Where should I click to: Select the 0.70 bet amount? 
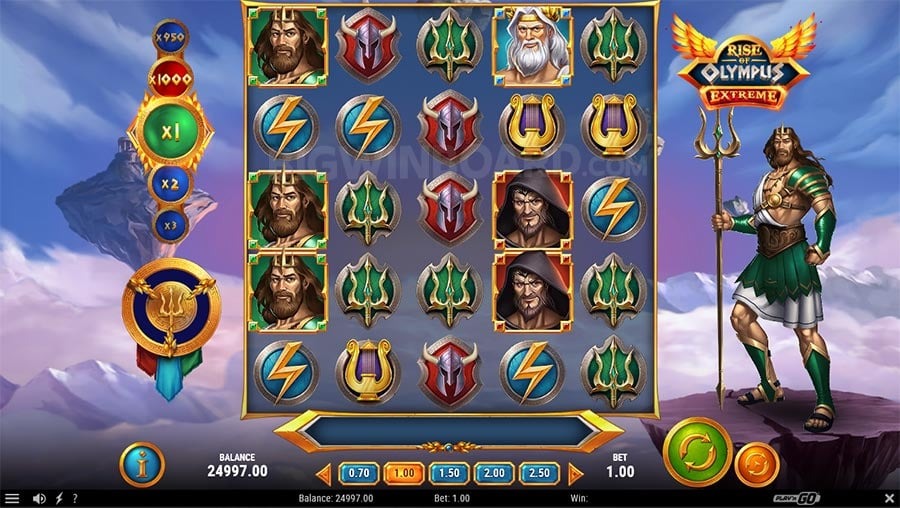(359, 473)
